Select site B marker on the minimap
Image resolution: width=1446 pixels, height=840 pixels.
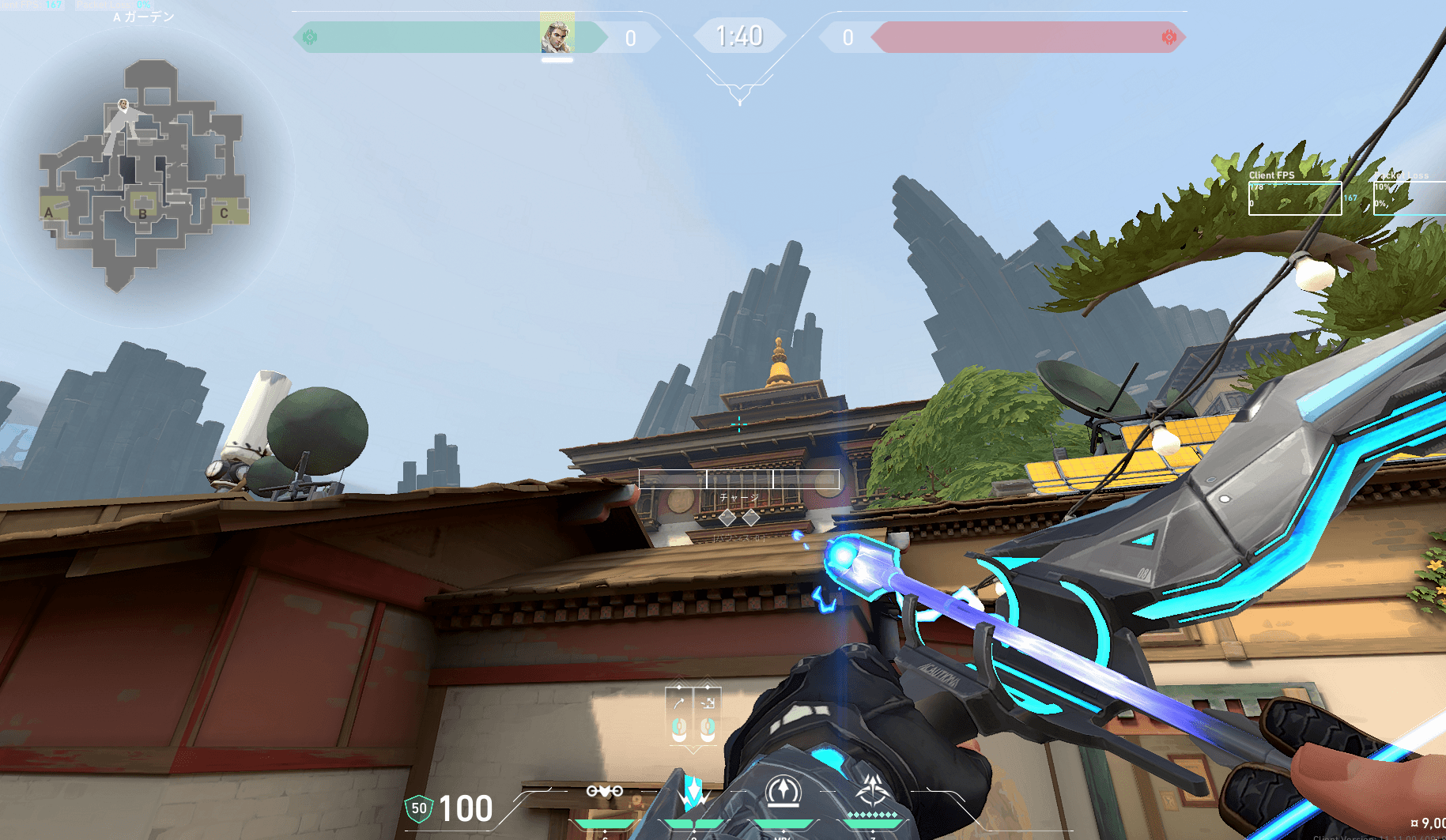pos(143,213)
